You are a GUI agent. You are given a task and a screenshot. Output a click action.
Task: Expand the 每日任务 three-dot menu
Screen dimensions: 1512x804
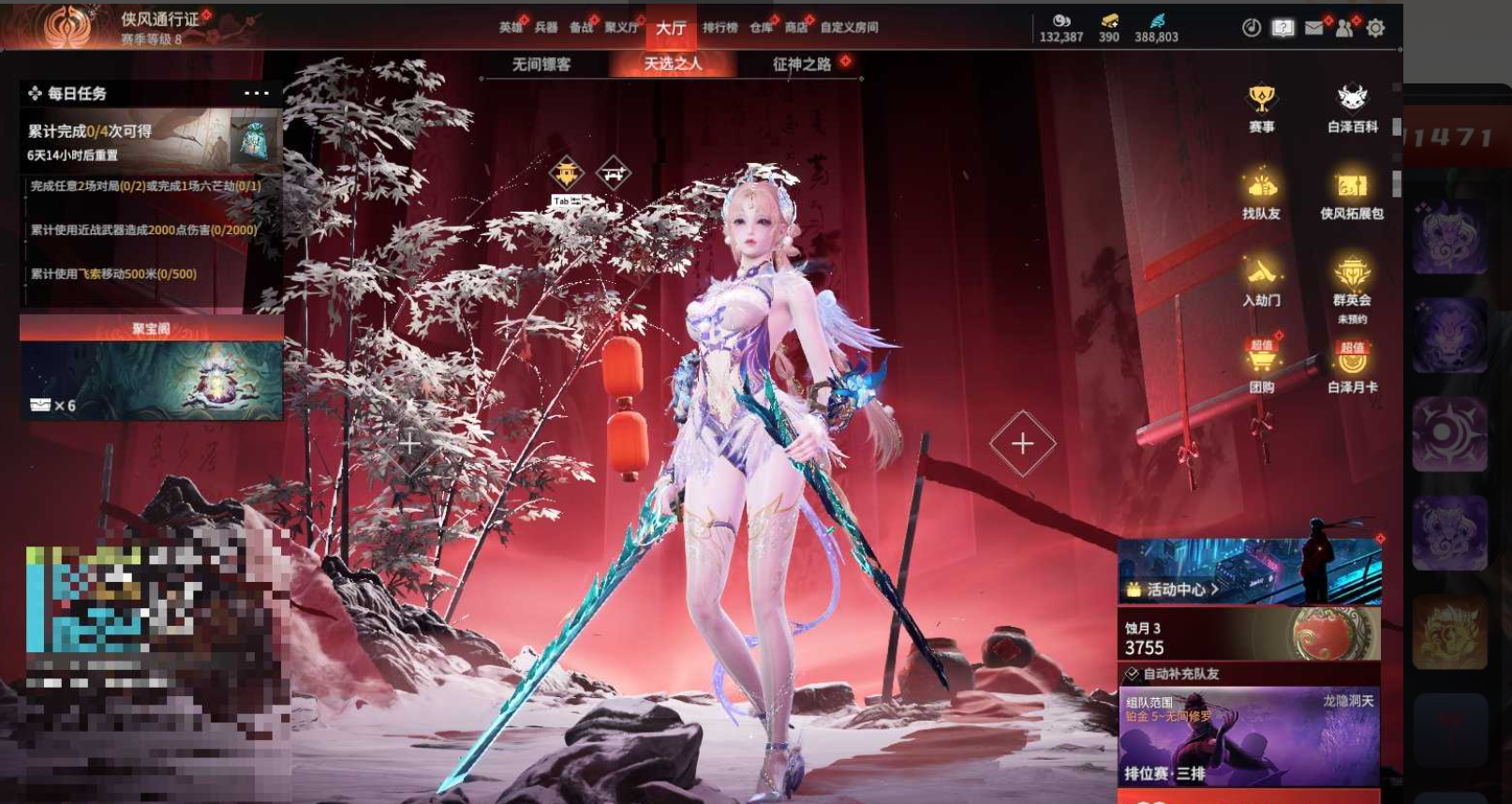pyautogui.click(x=256, y=93)
